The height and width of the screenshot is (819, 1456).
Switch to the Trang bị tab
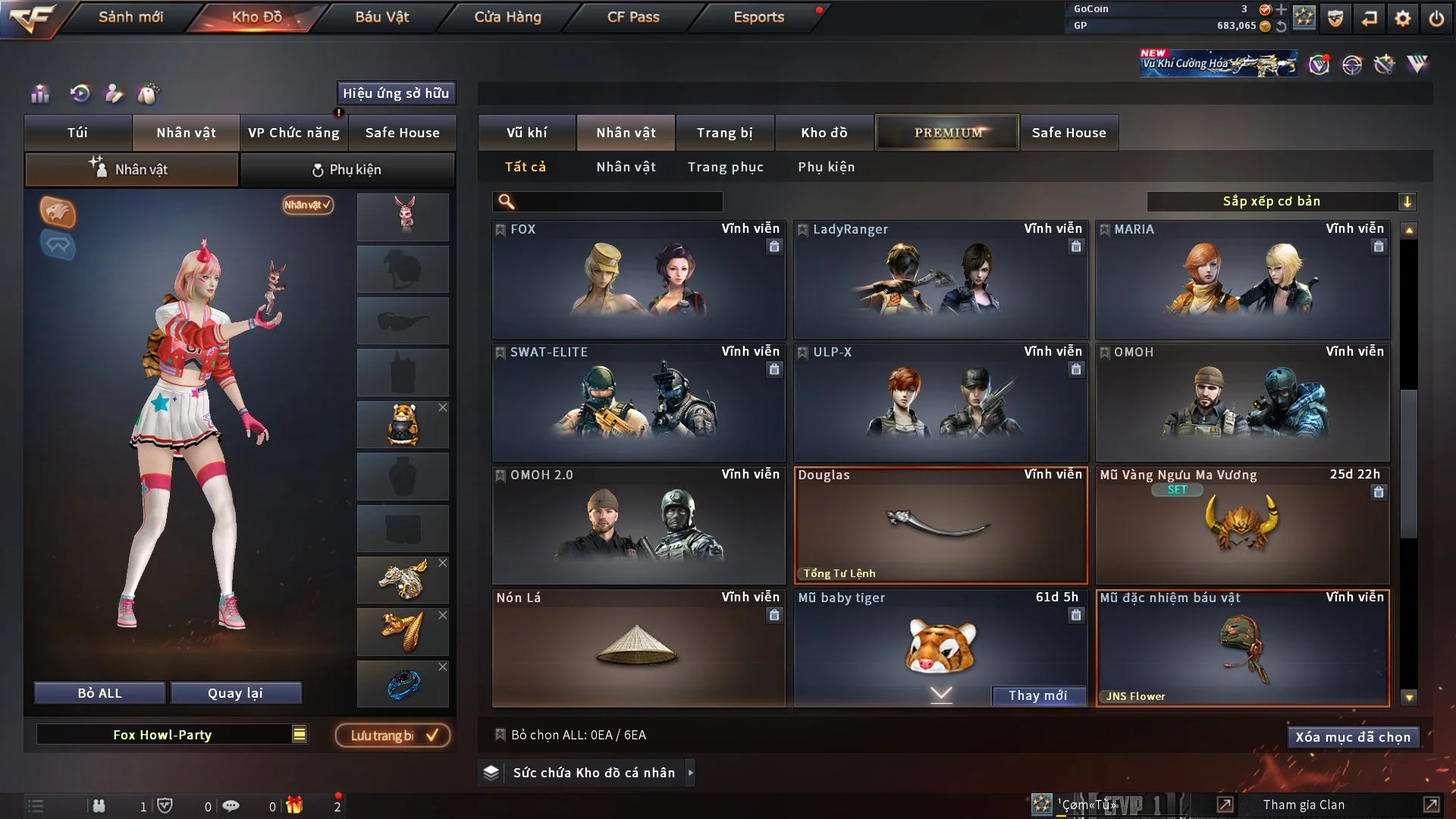point(724,133)
